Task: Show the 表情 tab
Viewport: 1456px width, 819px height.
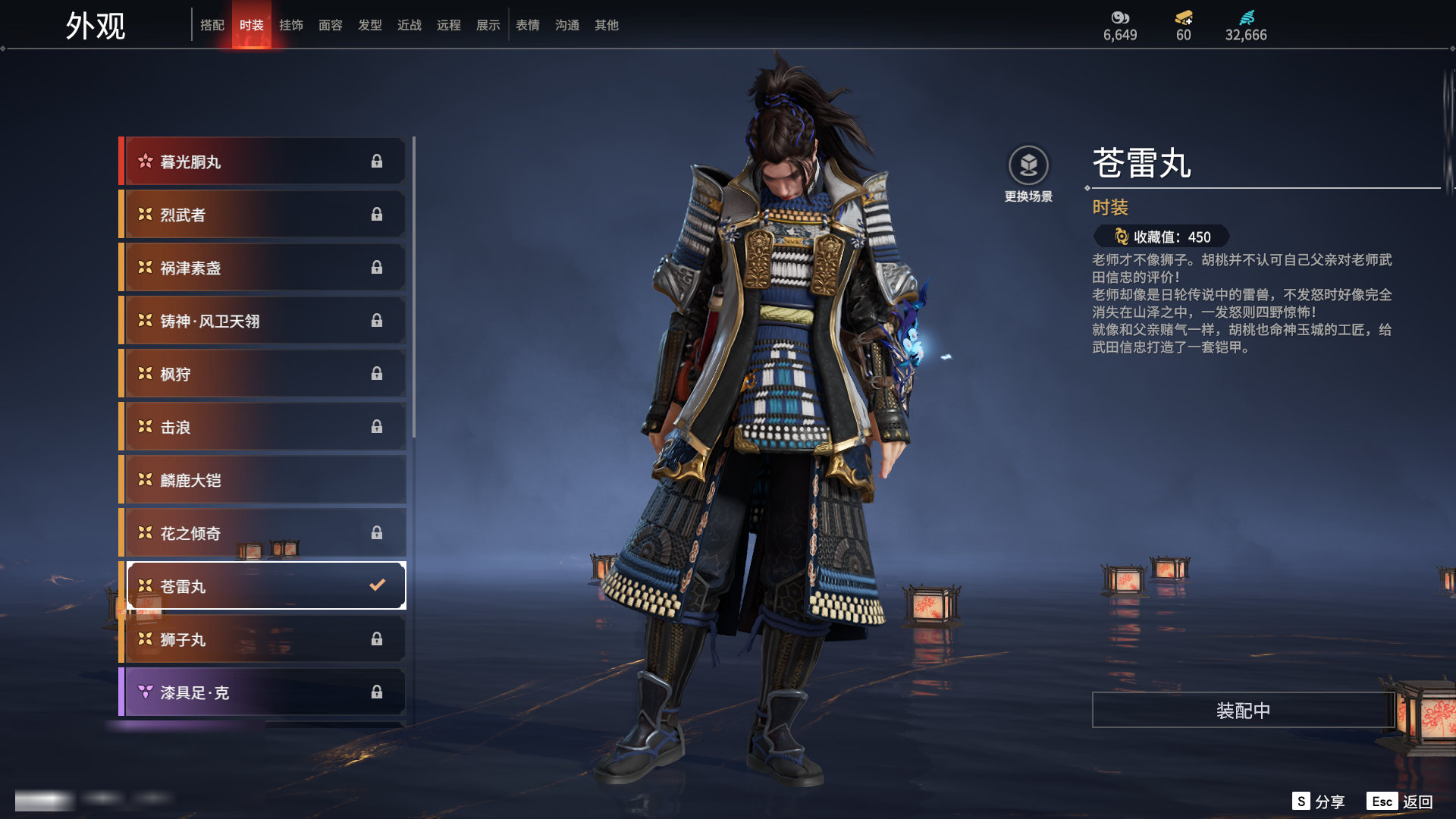Action: click(x=528, y=25)
